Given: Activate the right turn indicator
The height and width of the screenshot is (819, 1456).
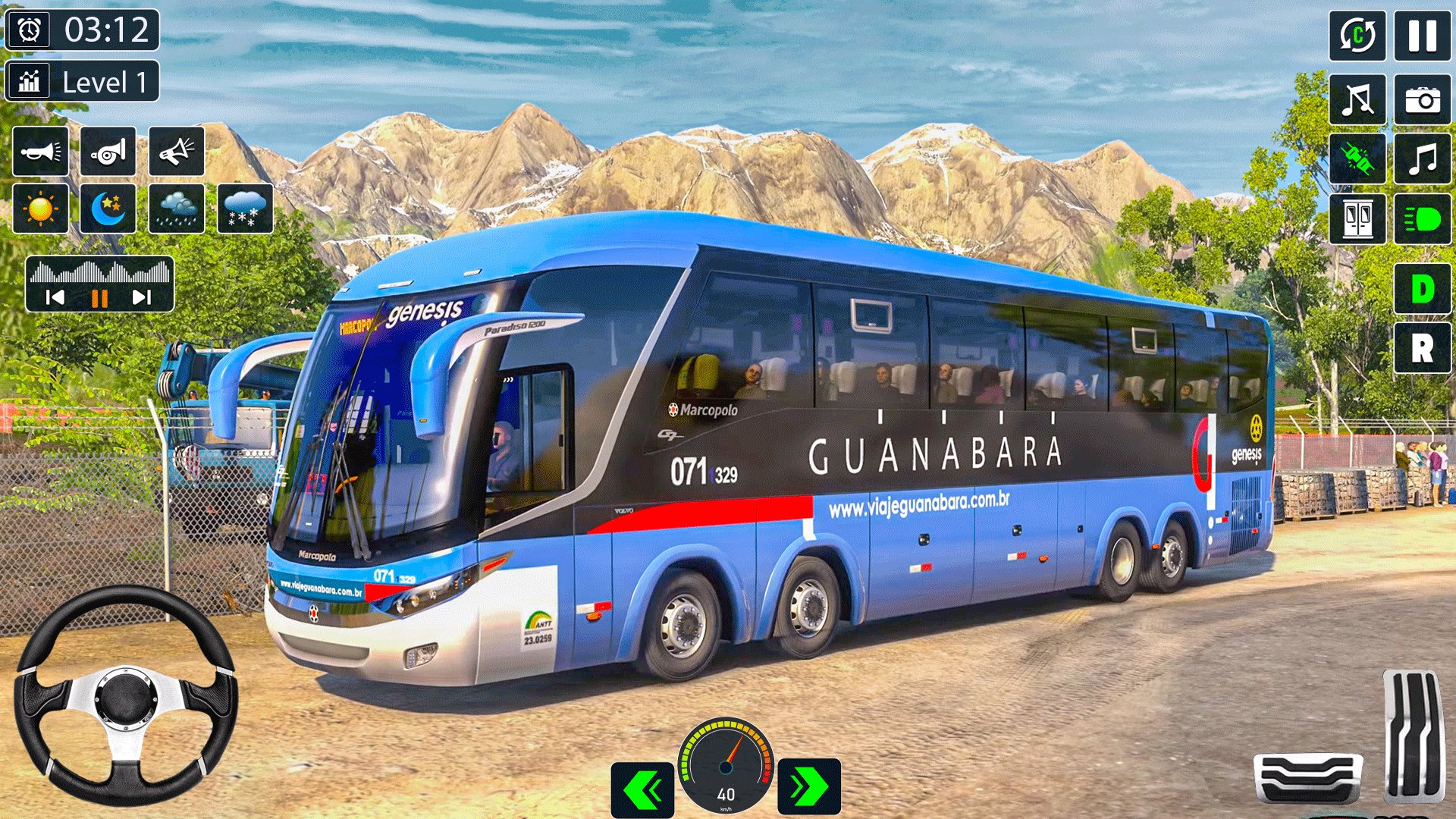Looking at the screenshot, I should (x=809, y=787).
